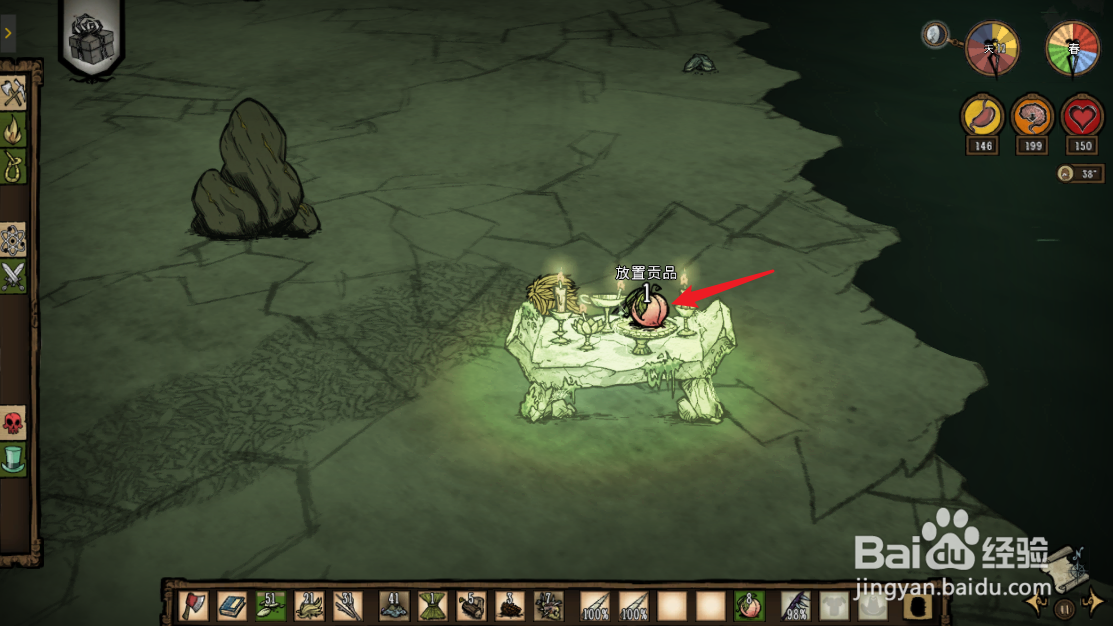Select the axe in the inventory

click(x=194, y=605)
